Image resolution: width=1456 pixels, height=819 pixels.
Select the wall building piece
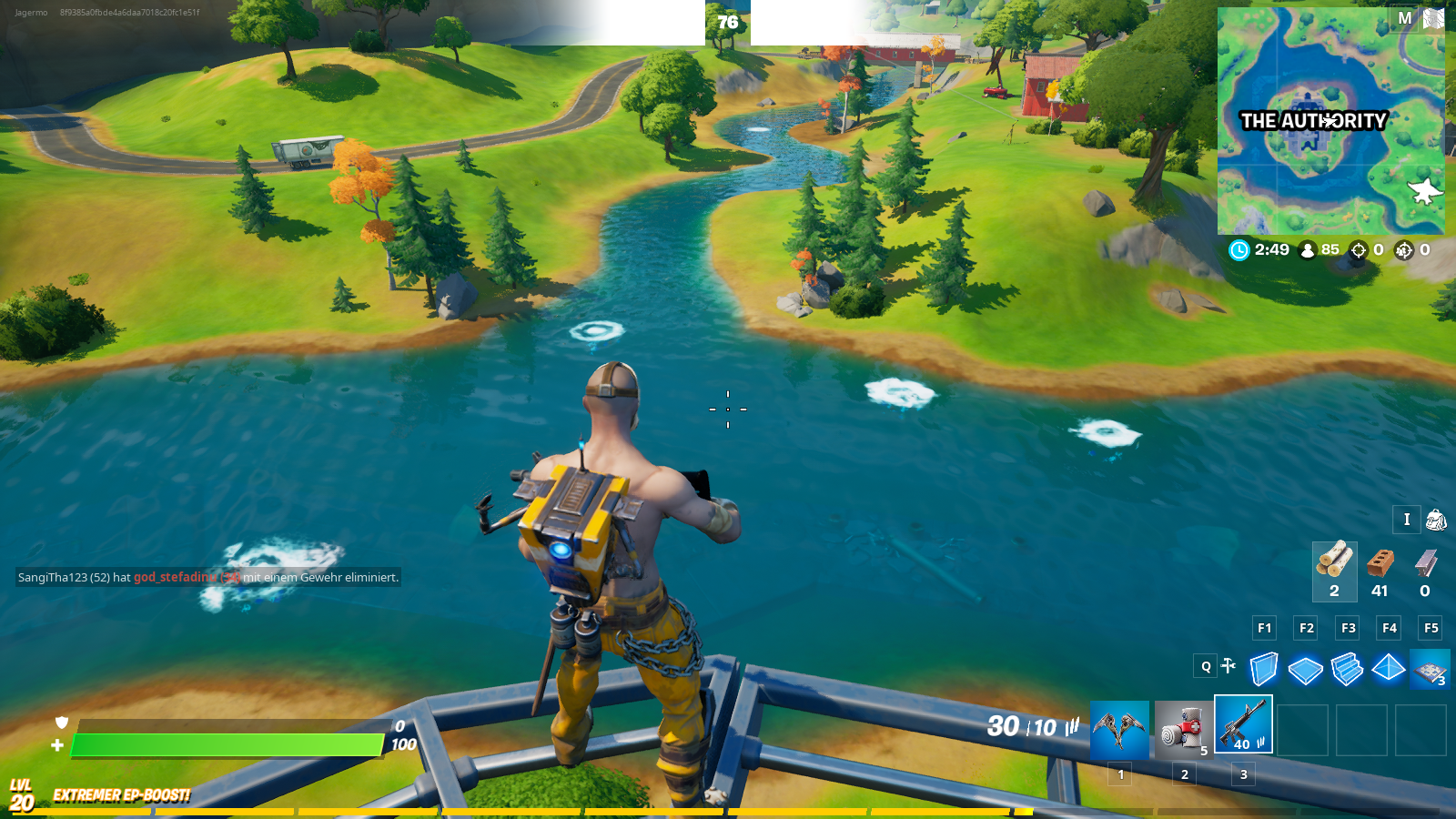click(1263, 669)
